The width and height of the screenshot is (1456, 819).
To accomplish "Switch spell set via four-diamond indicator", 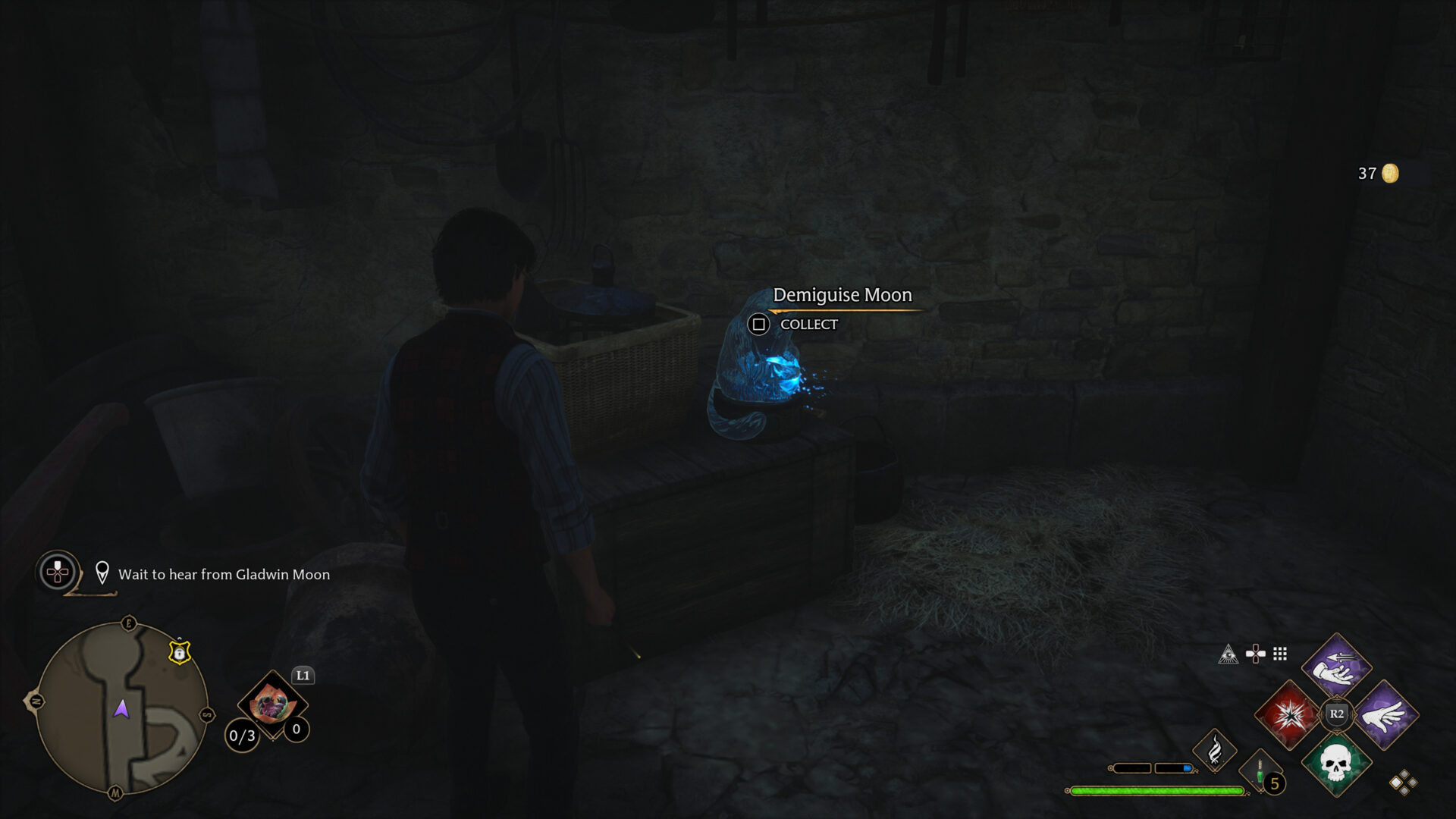I will [x=1403, y=783].
